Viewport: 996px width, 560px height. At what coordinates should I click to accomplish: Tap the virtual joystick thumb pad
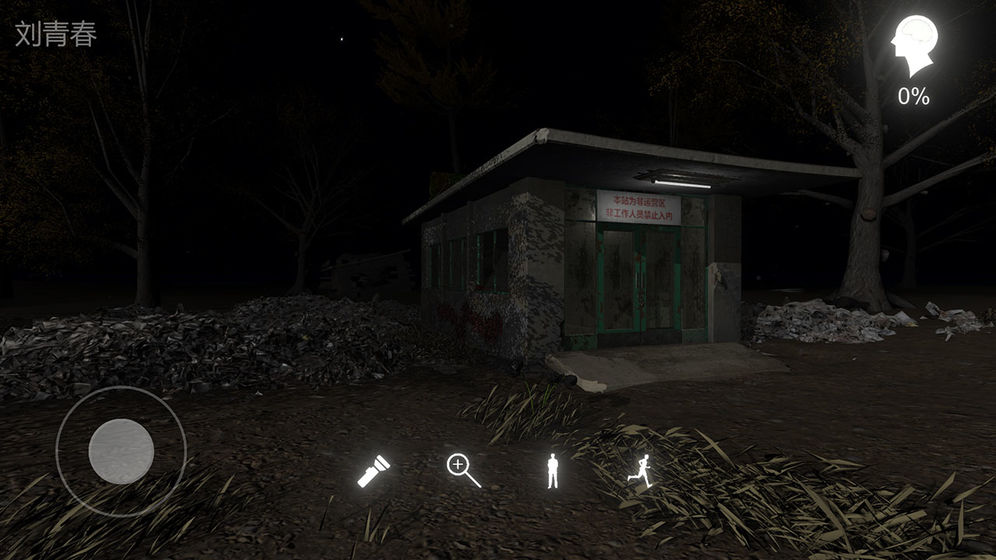(x=121, y=451)
